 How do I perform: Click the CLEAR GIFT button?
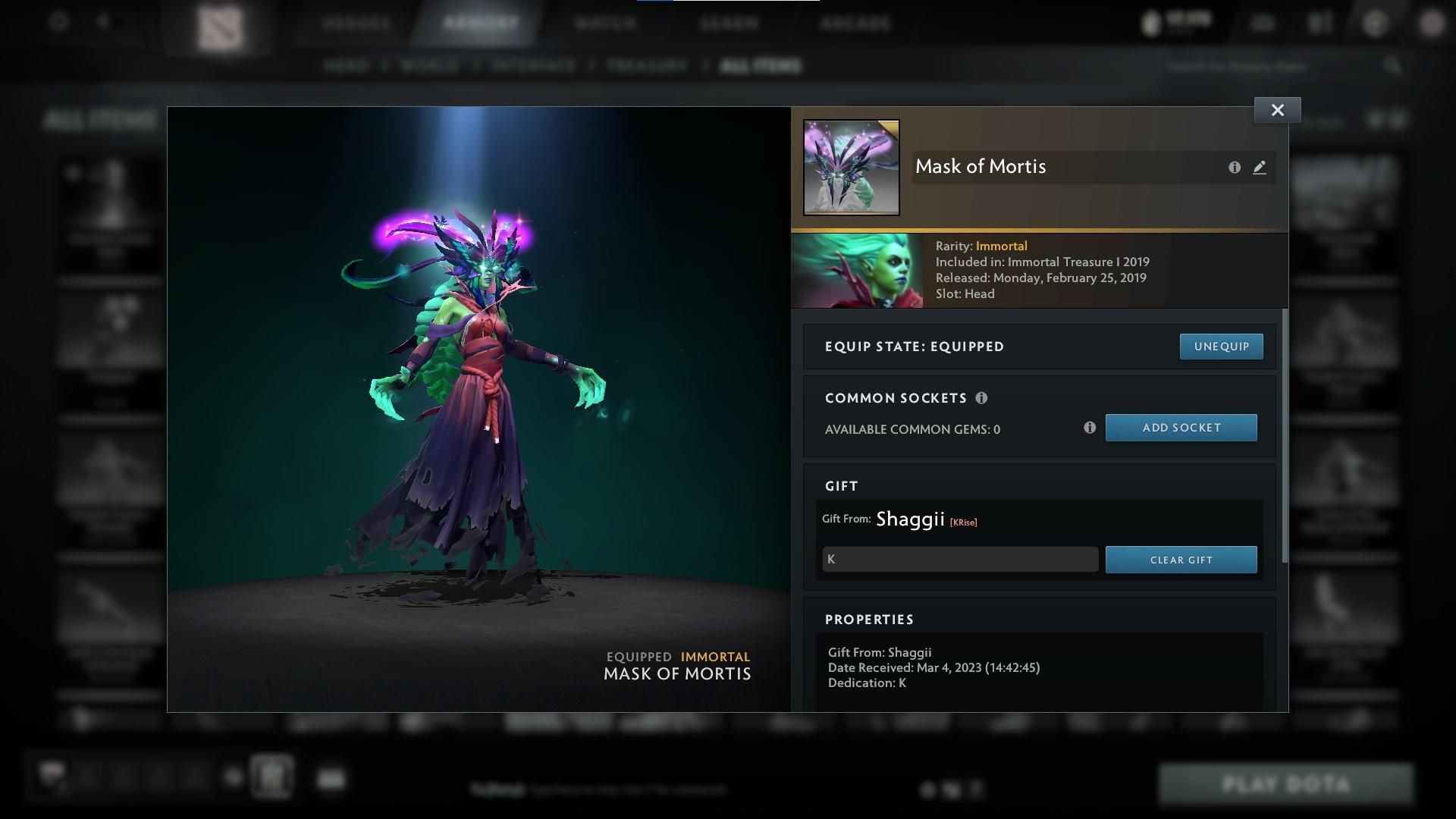coord(1181,559)
